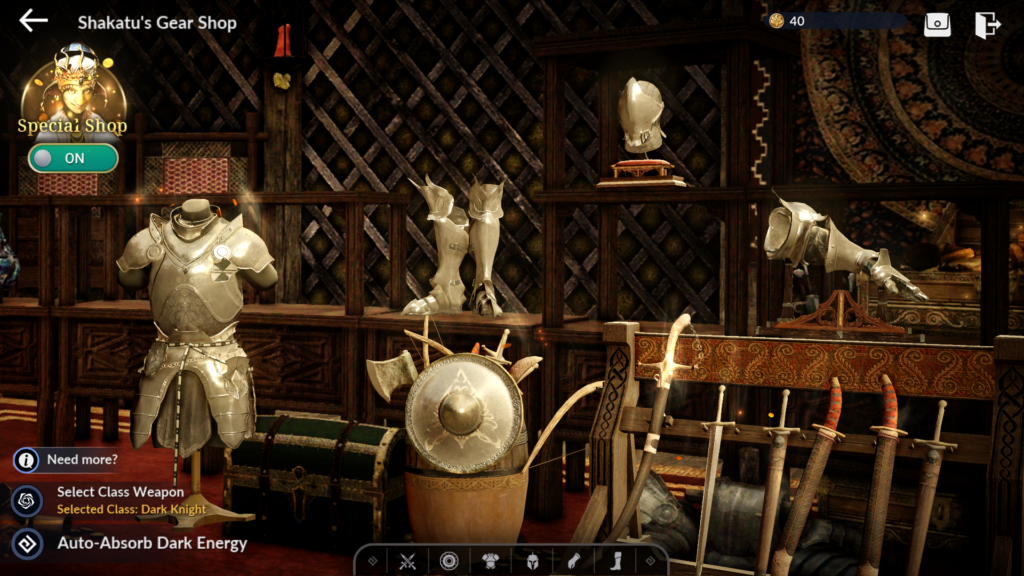Switch to the crossed swords weapon category
The width and height of the screenshot is (1024, 576).
407,561
